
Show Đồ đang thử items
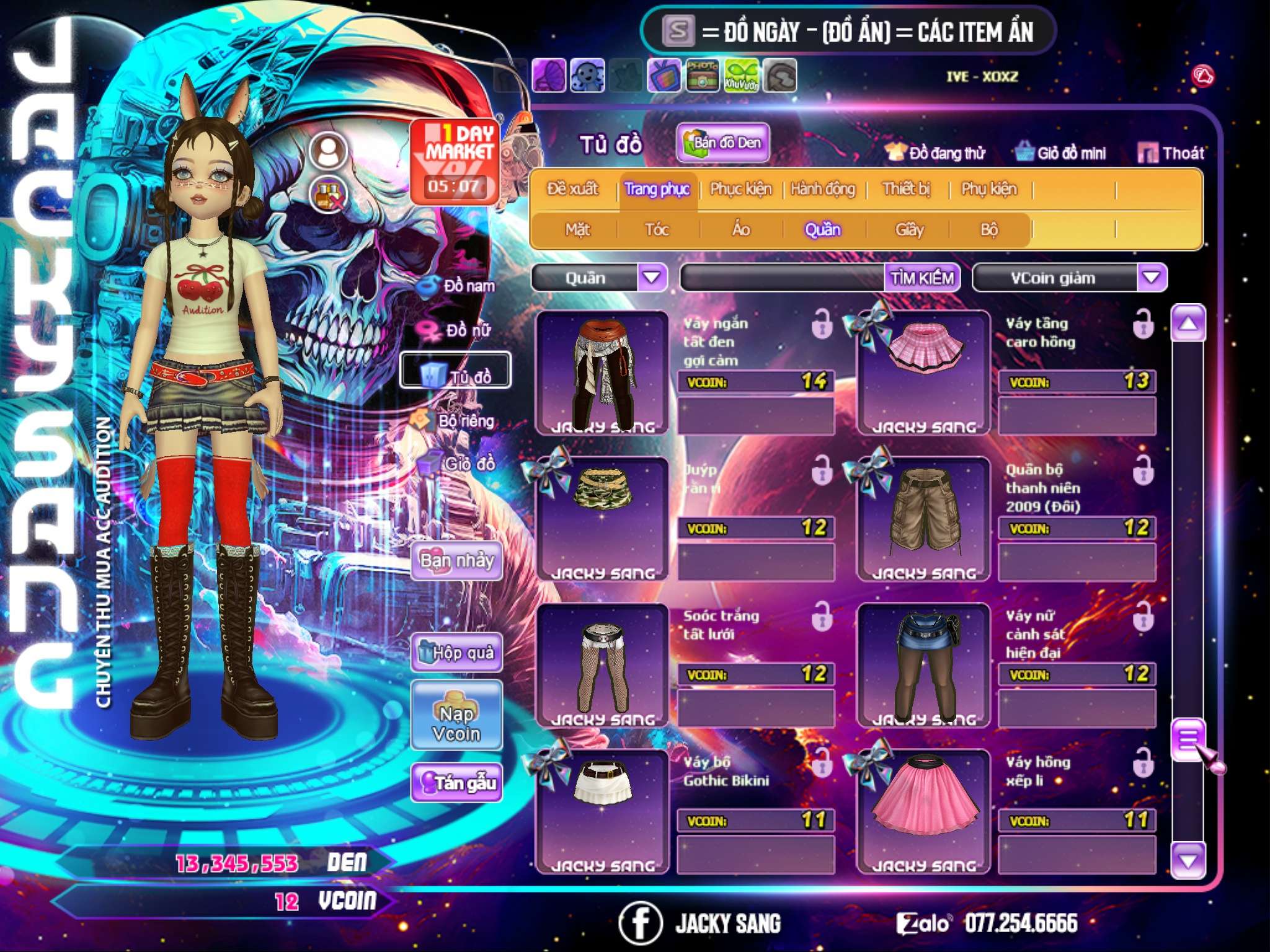pyautogui.click(x=936, y=153)
